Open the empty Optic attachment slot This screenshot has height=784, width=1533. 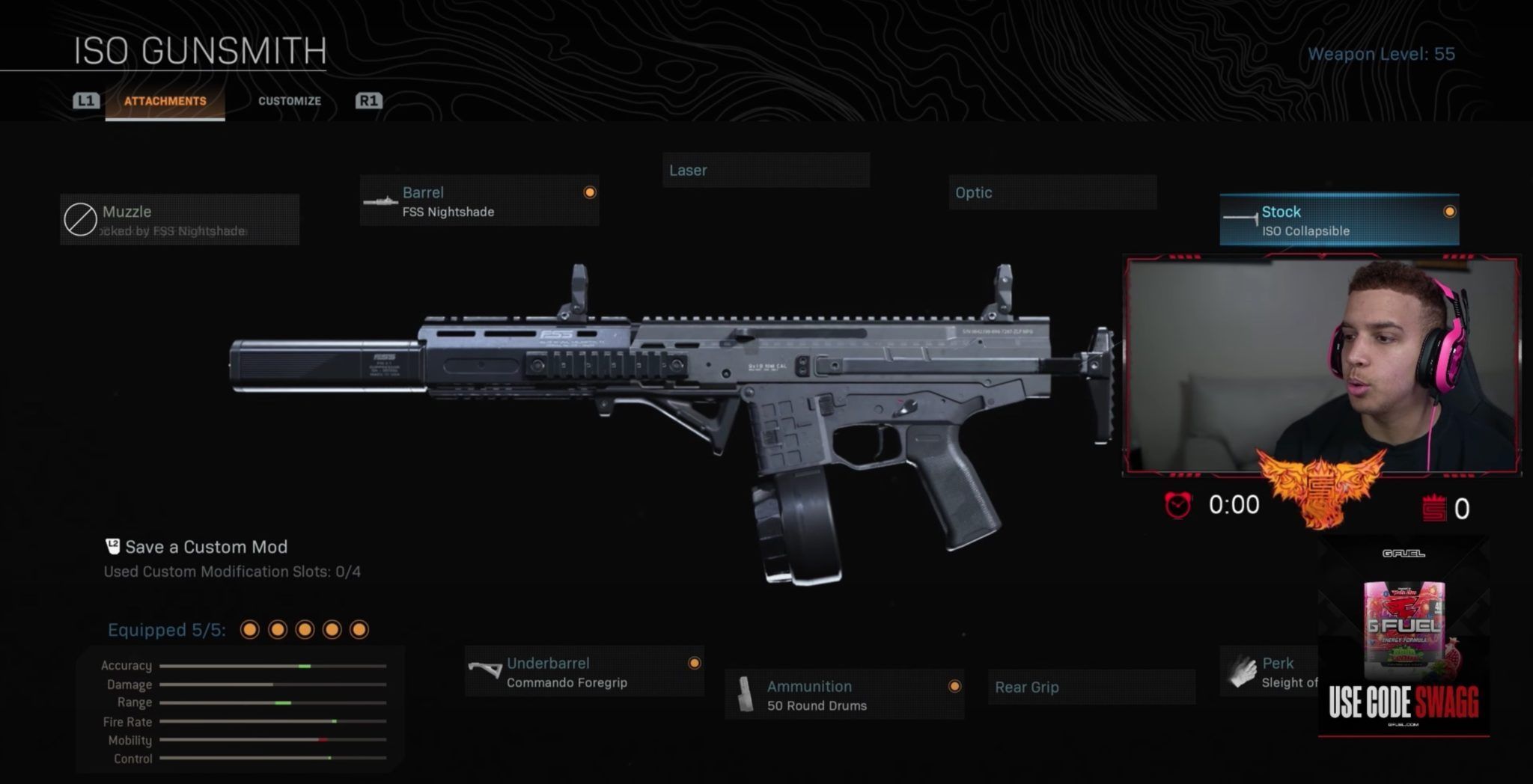pos(1051,193)
